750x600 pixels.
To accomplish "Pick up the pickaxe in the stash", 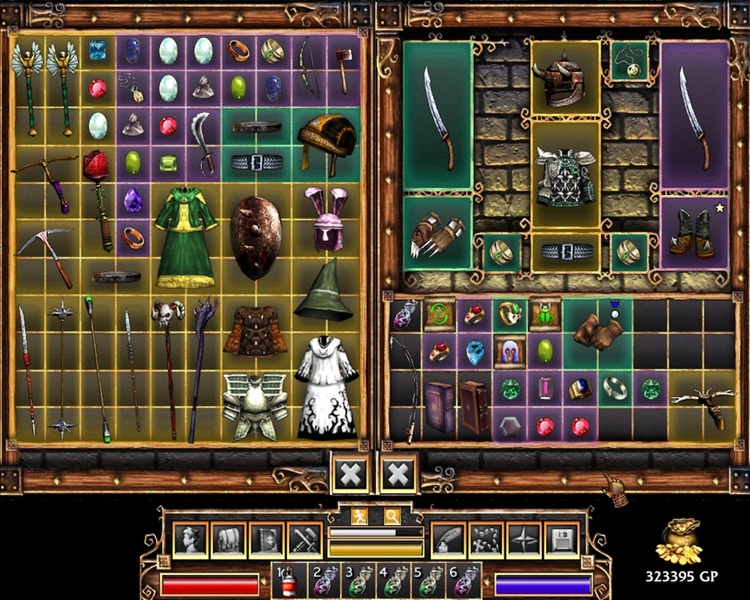I will pos(44,255).
